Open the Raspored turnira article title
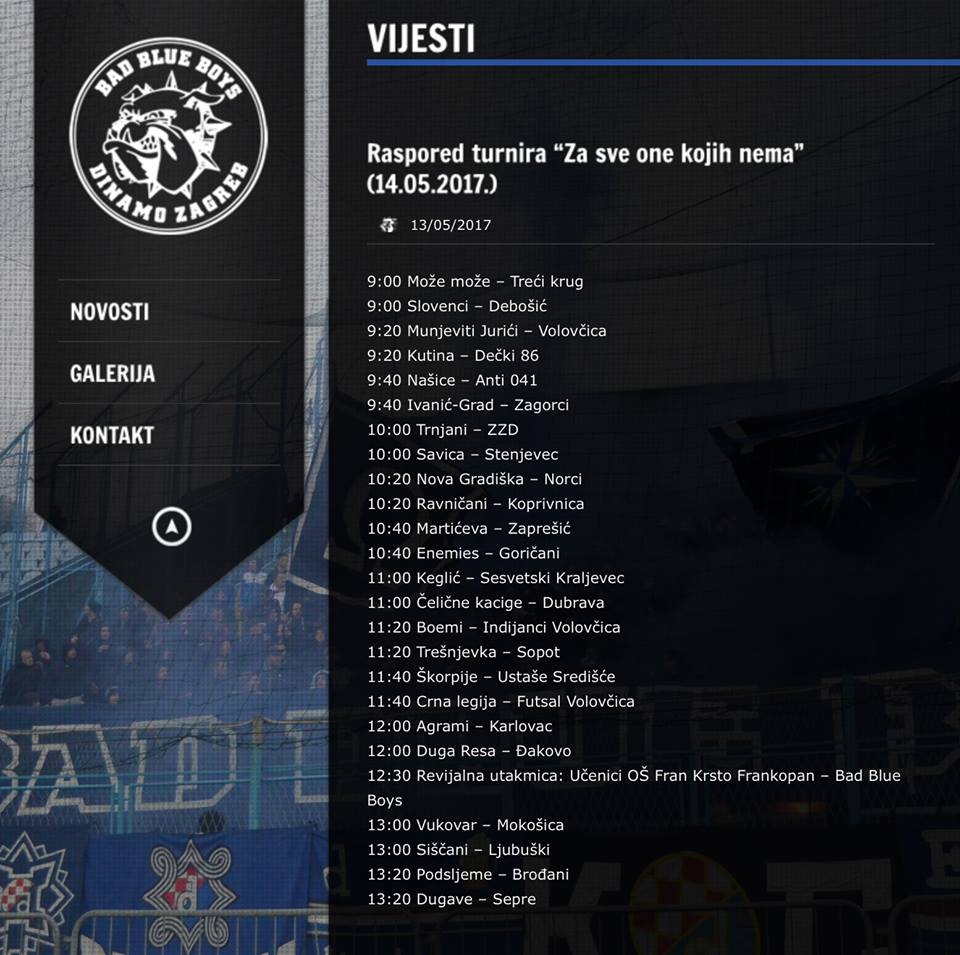 coord(586,168)
